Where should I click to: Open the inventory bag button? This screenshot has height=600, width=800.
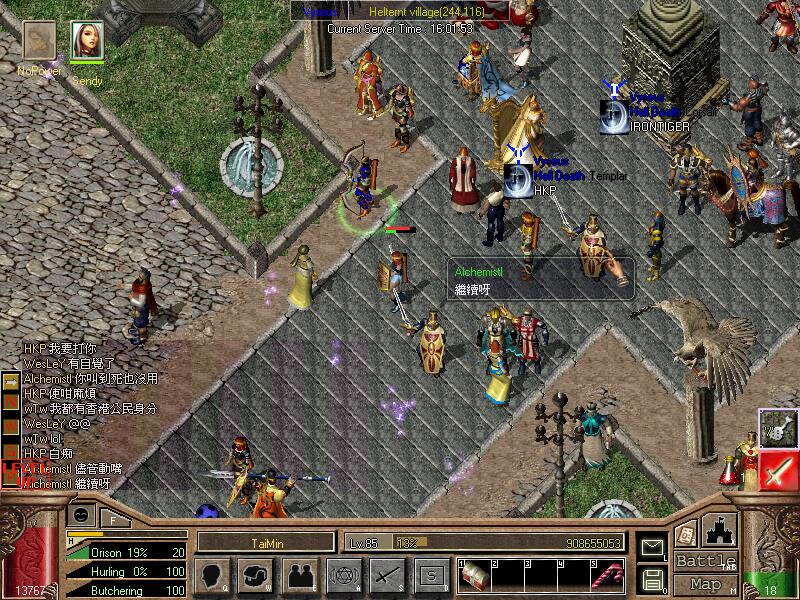(x=257, y=575)
